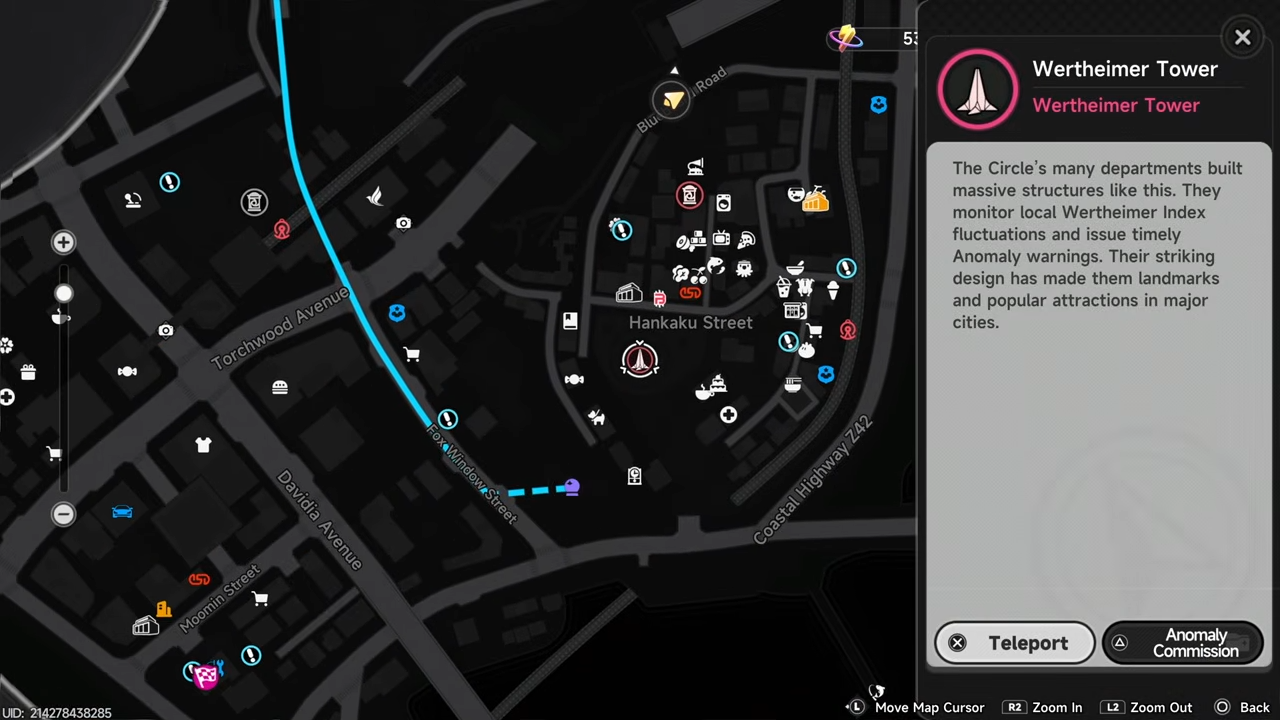
Task: Select the first aid cross marker near Hankaku Street
Action: [x=728, y=415]
